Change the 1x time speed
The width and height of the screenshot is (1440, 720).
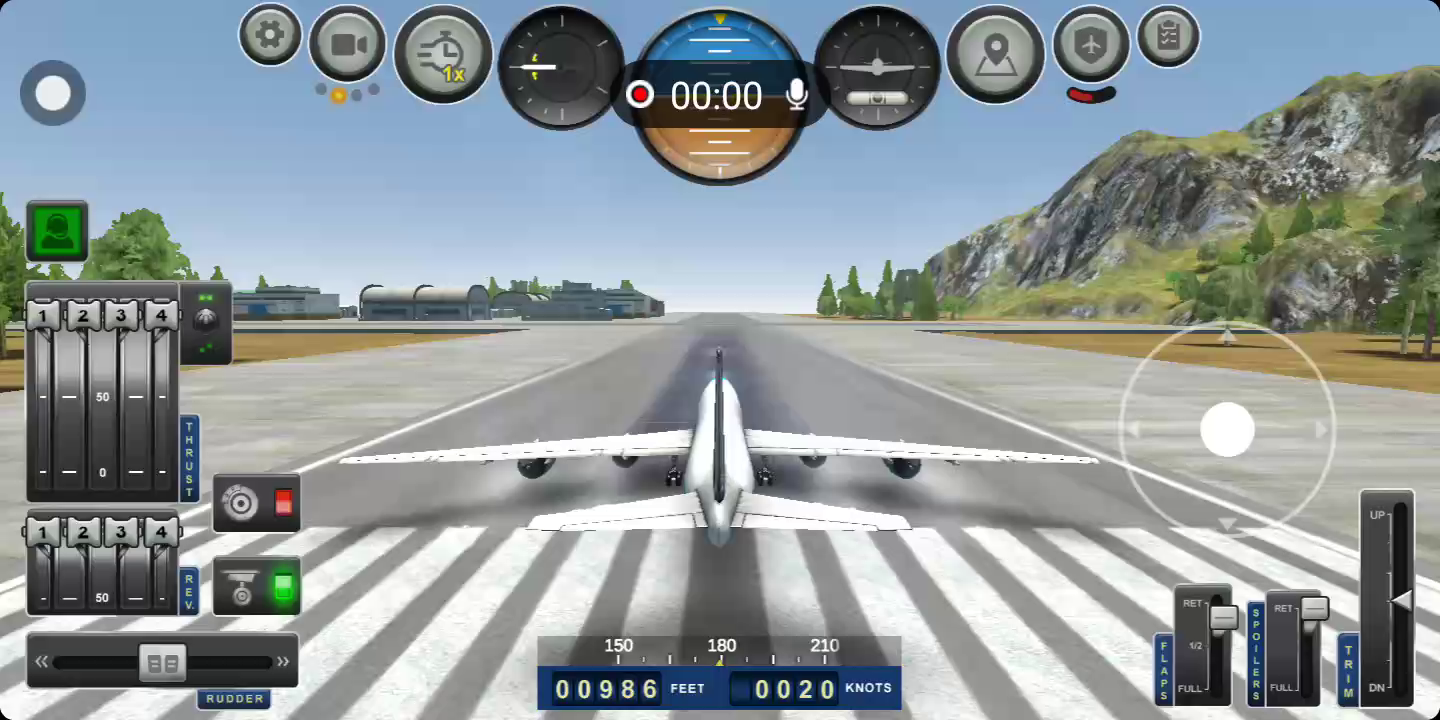443,55
